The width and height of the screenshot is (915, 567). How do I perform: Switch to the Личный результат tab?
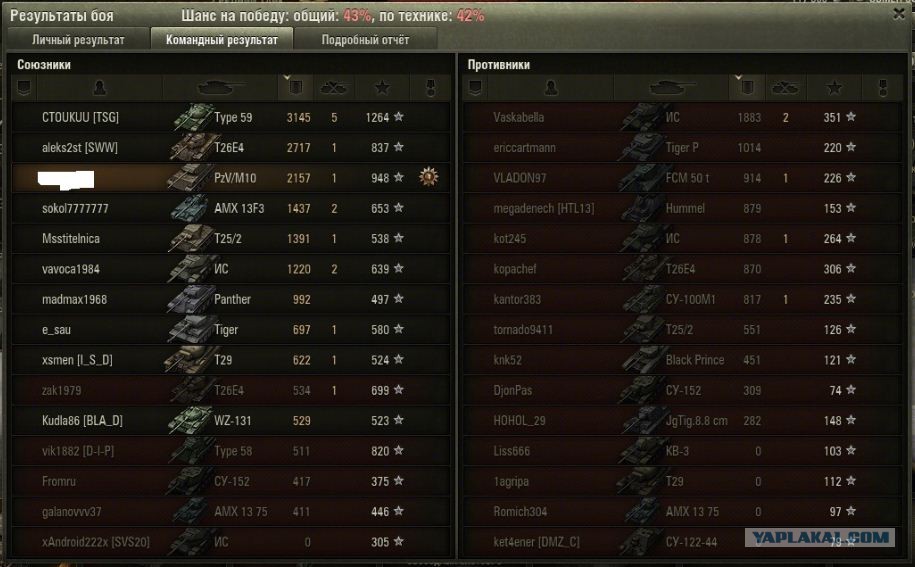click(x=78, y=40)
